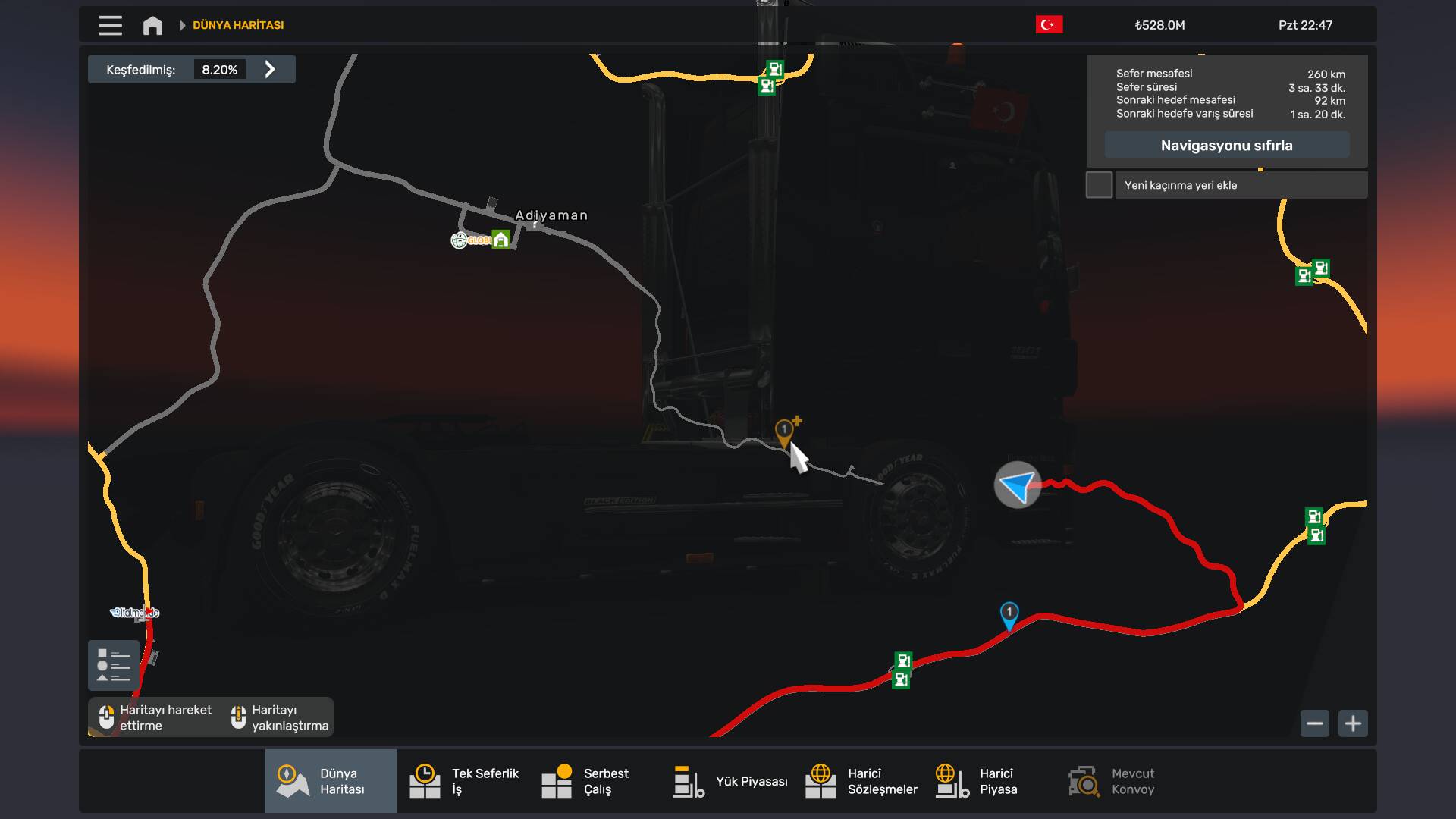The height and width of the screenshot is (819, 1456).
Task: Open the Haricî Sözleşmeler tab
Action: (x=861, y=780)
